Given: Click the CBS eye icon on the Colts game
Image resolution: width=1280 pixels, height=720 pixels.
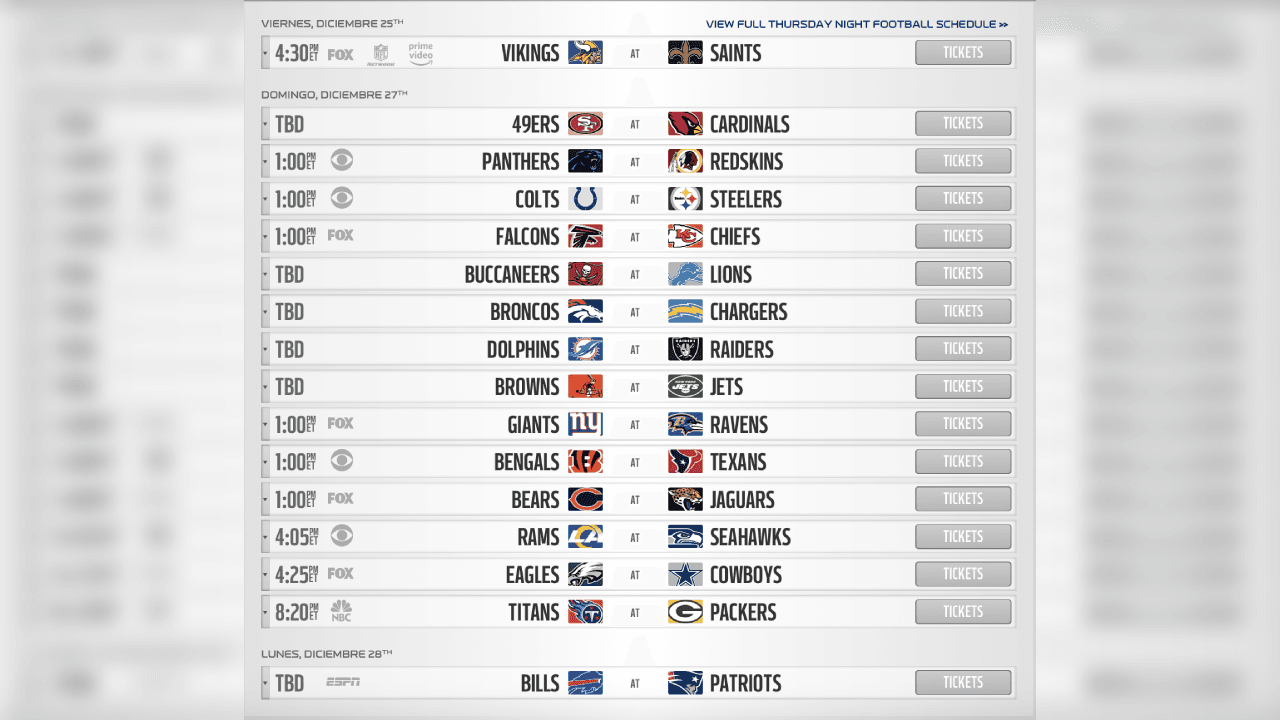Looking at the screenshot, I should (341, 198).
